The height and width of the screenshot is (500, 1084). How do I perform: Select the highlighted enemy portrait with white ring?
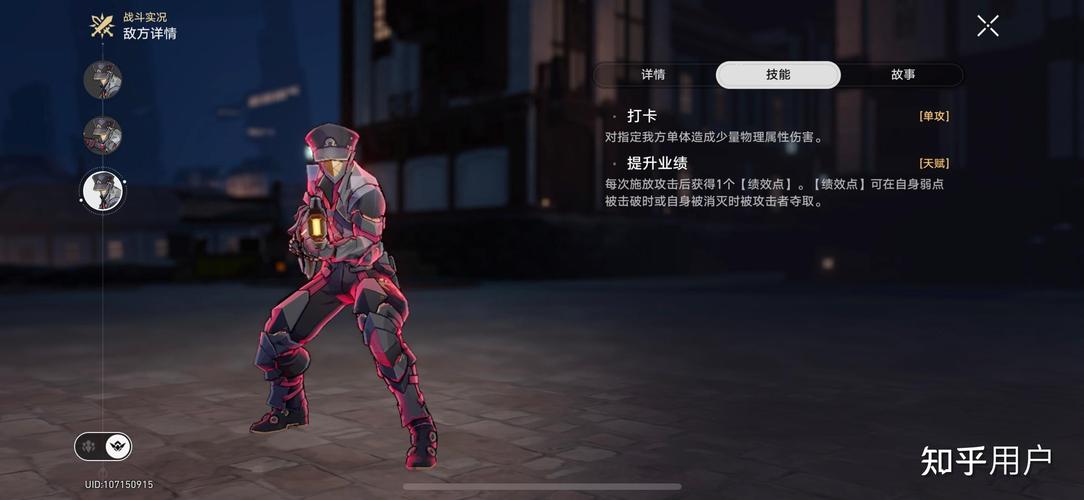pyautogui.click(x=102, y=190)
